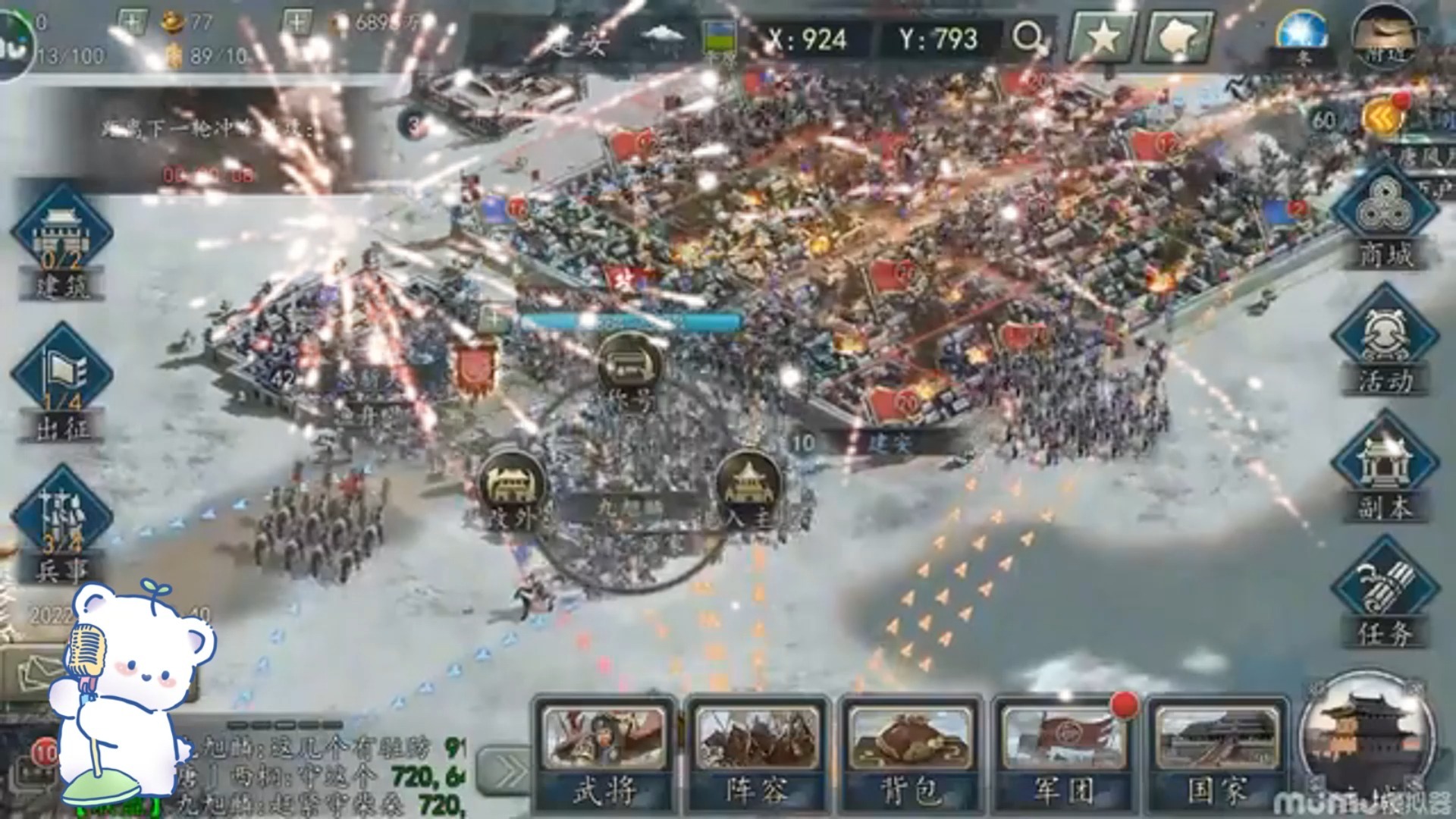This screenshot has height=819, width=1456.
Task: Open the star favorites bookmark button
Action: tap(1103, 36)
